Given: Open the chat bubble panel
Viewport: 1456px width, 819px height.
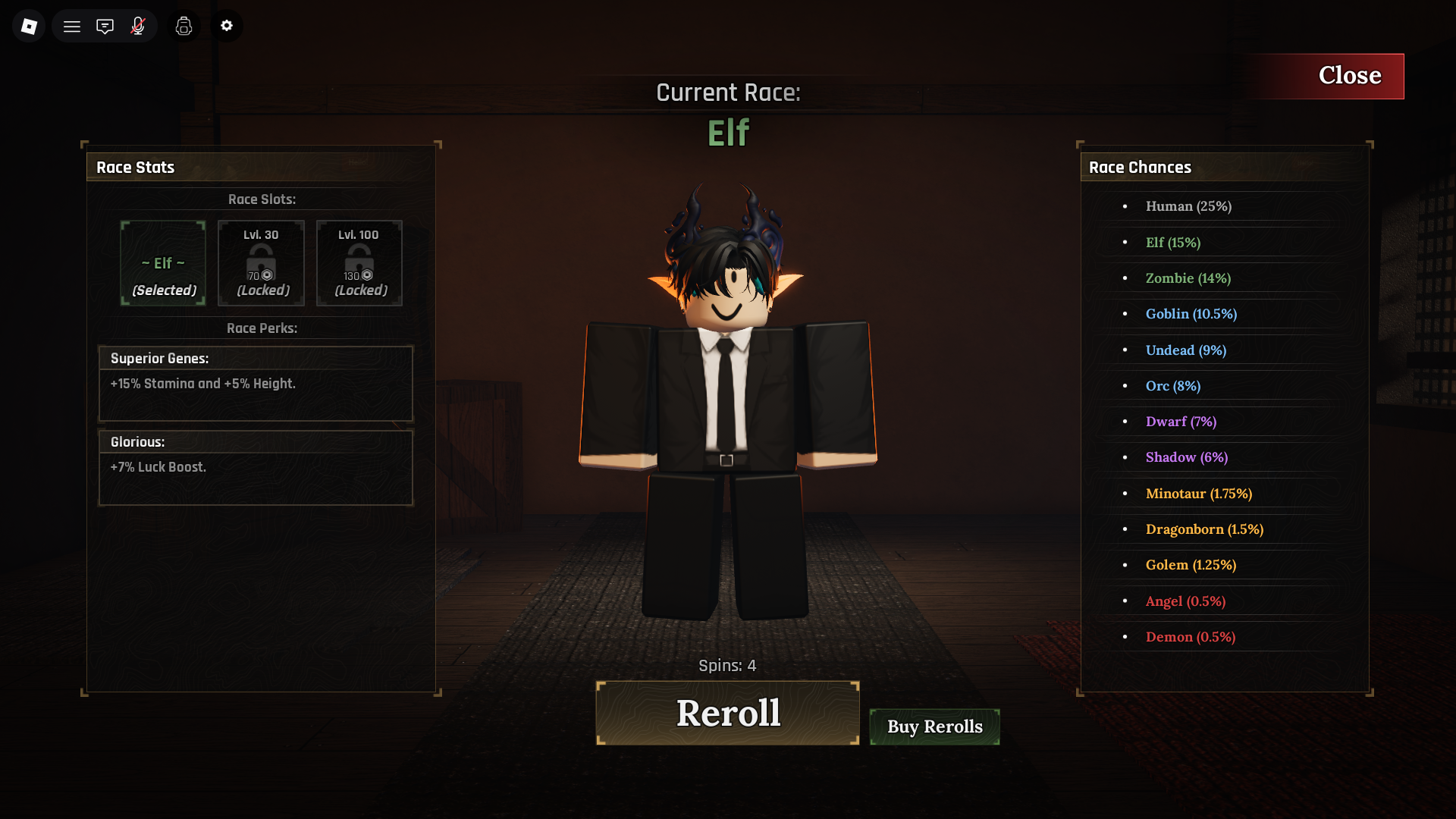Looking at the screenshot, I should (105, 25).
